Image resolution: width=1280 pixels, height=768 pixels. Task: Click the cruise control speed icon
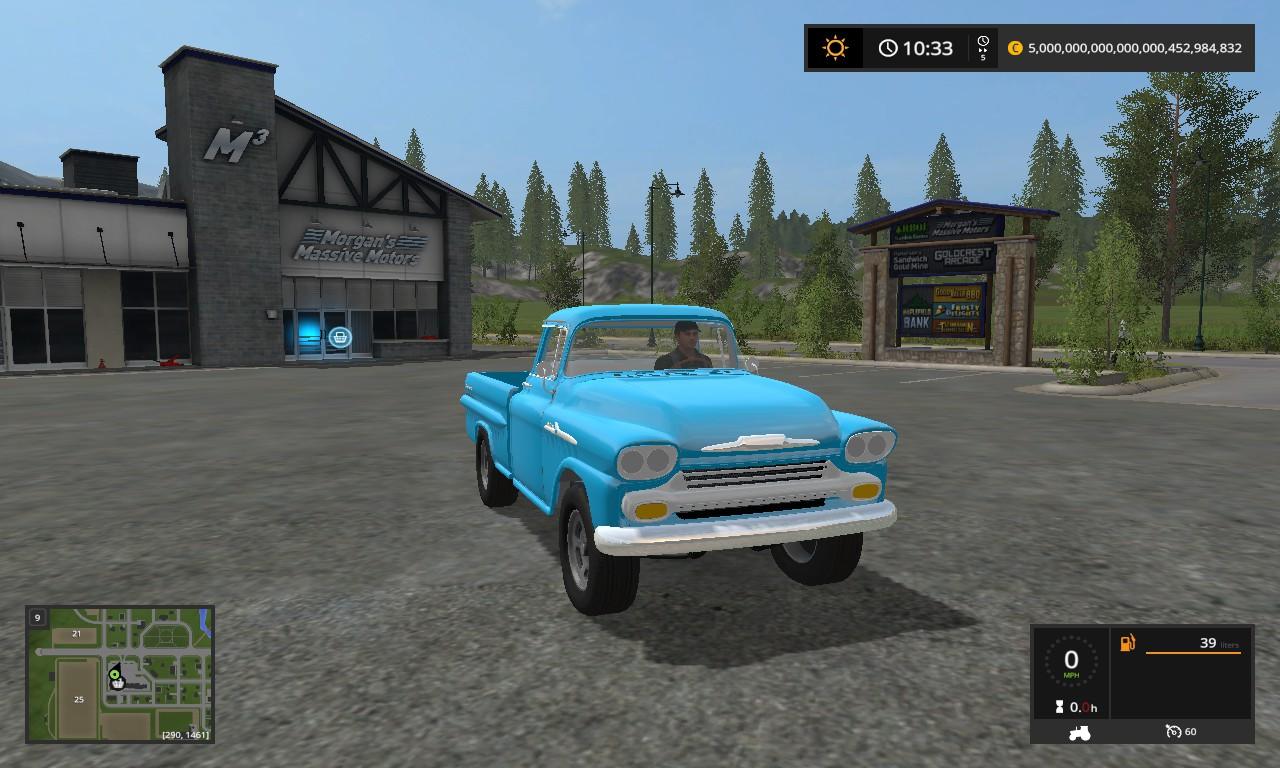[1174, 732]
